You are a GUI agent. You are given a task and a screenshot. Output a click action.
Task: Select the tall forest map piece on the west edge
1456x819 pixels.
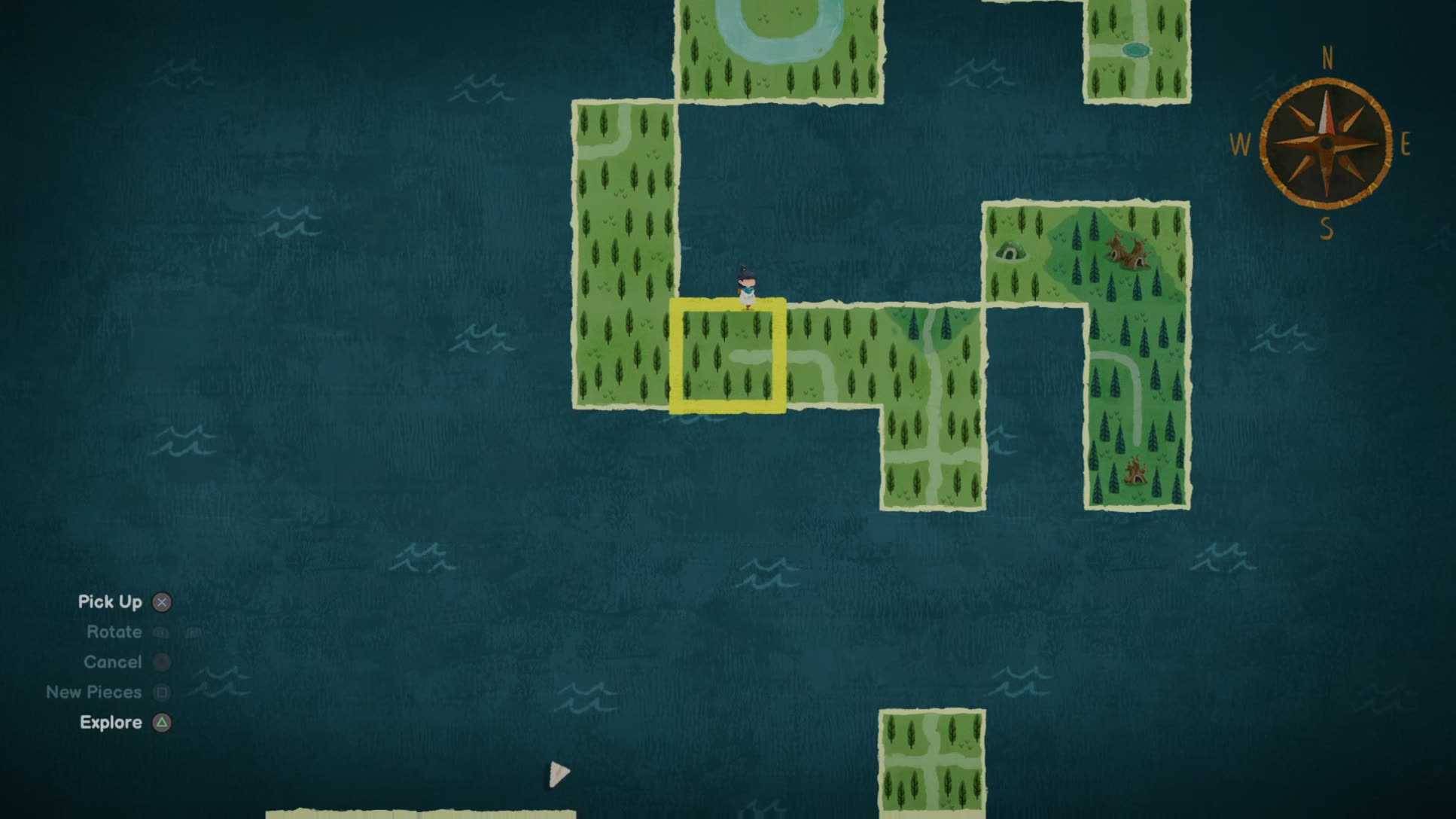[623, 256]
